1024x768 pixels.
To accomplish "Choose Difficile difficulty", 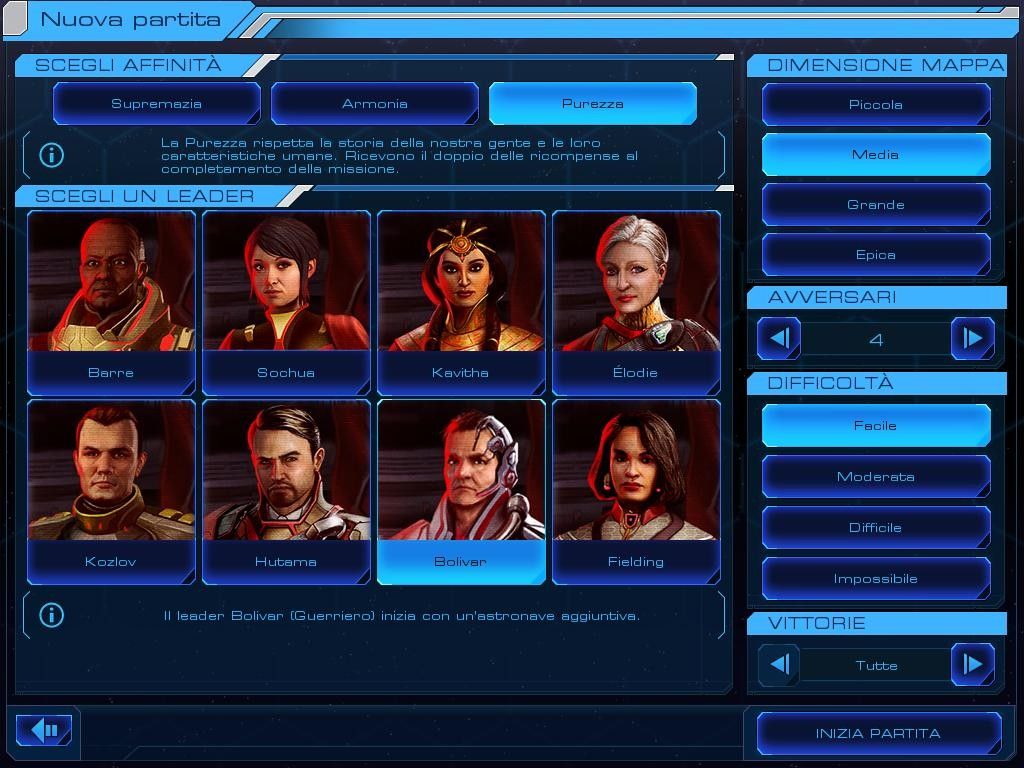I will 876,528.
